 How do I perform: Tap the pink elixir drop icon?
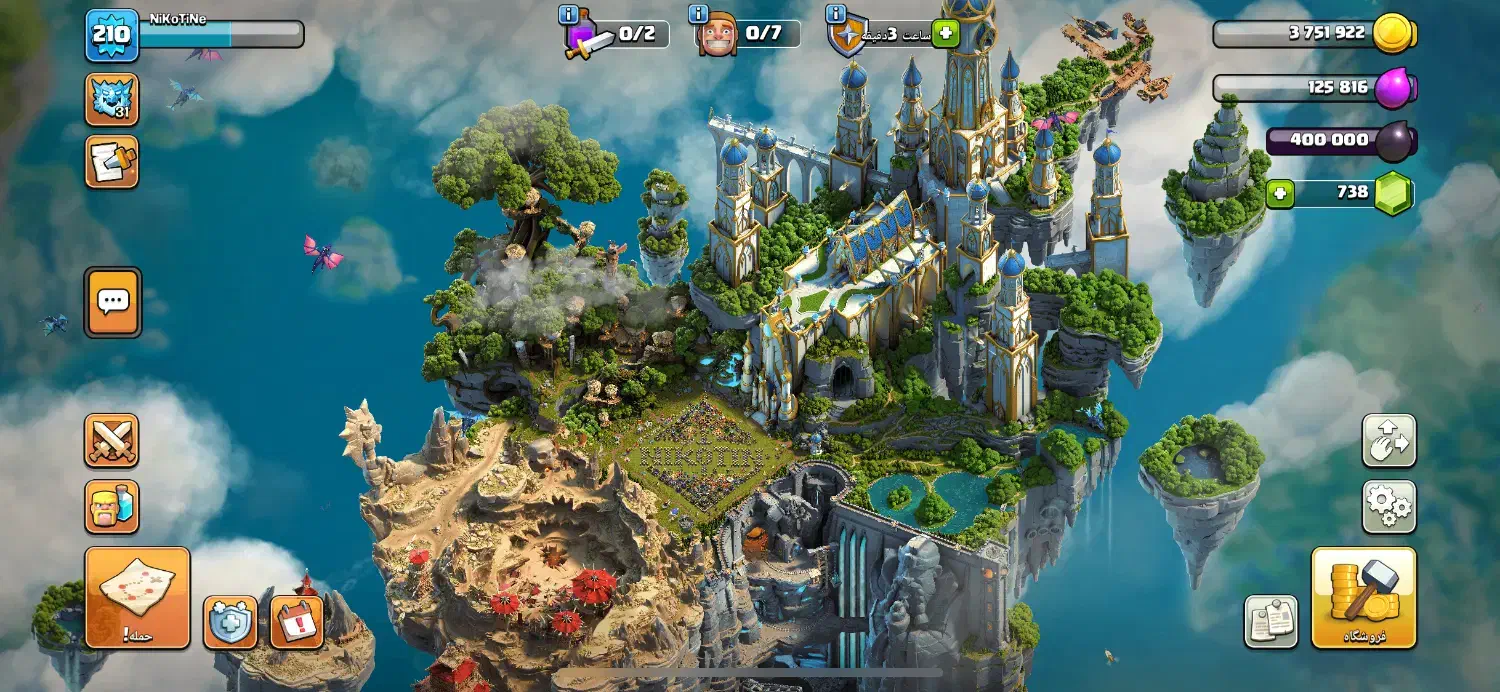[x=1393, y=88]
